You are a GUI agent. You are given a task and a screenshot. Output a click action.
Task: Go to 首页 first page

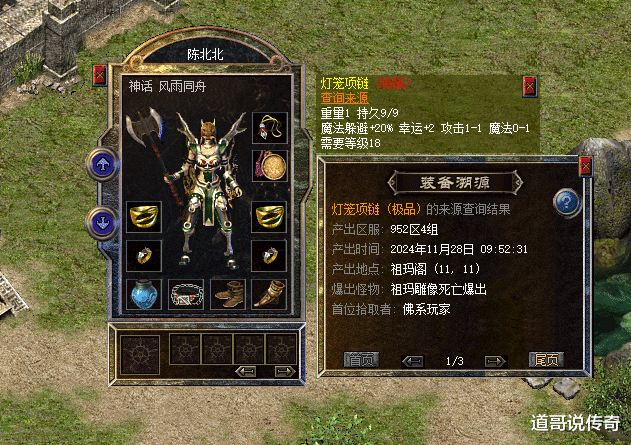[x=359, y=360]
